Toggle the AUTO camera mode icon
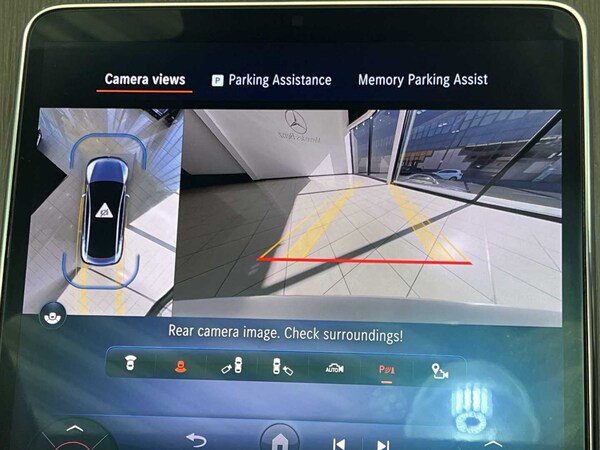This screenshot has height=450, width=600. coord(334,367)
